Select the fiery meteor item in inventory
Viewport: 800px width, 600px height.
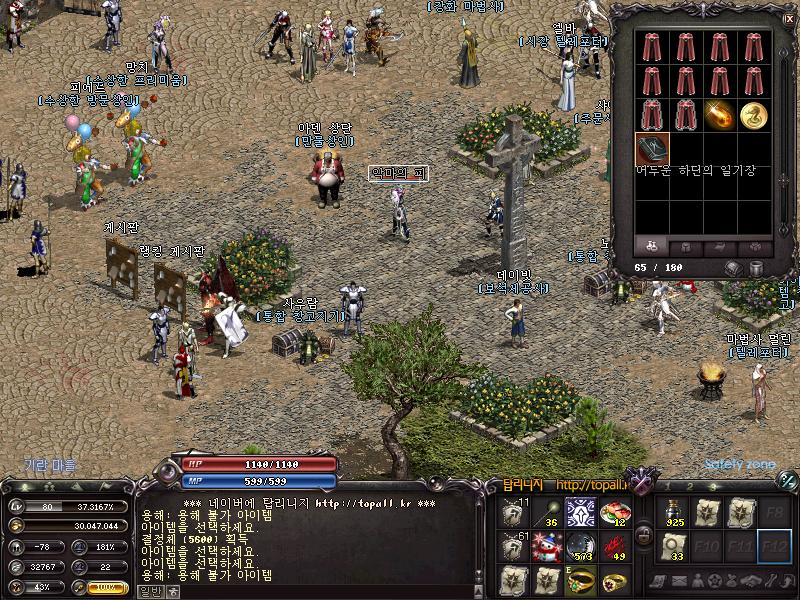click(x=718, y=115)
